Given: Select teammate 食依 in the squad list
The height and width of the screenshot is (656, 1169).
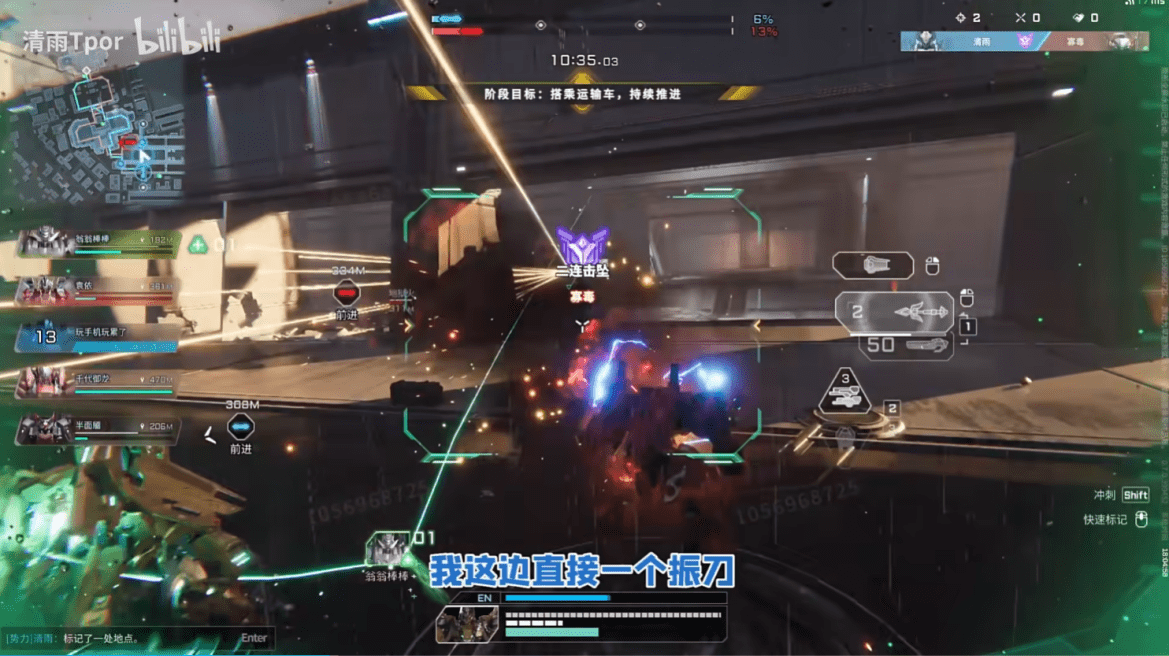Looking at the screenshot, I should point(97,288).
